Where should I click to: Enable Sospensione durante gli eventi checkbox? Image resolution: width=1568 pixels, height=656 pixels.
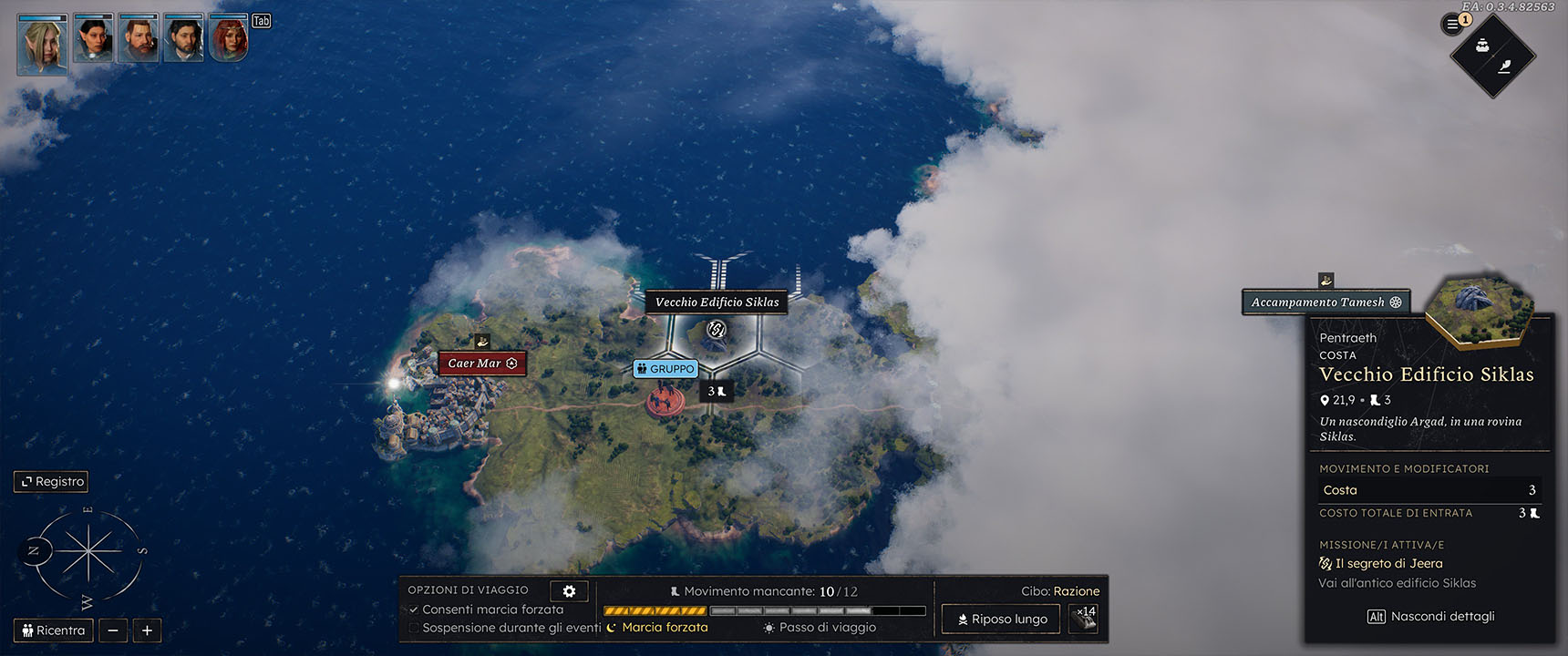(414, 628)
